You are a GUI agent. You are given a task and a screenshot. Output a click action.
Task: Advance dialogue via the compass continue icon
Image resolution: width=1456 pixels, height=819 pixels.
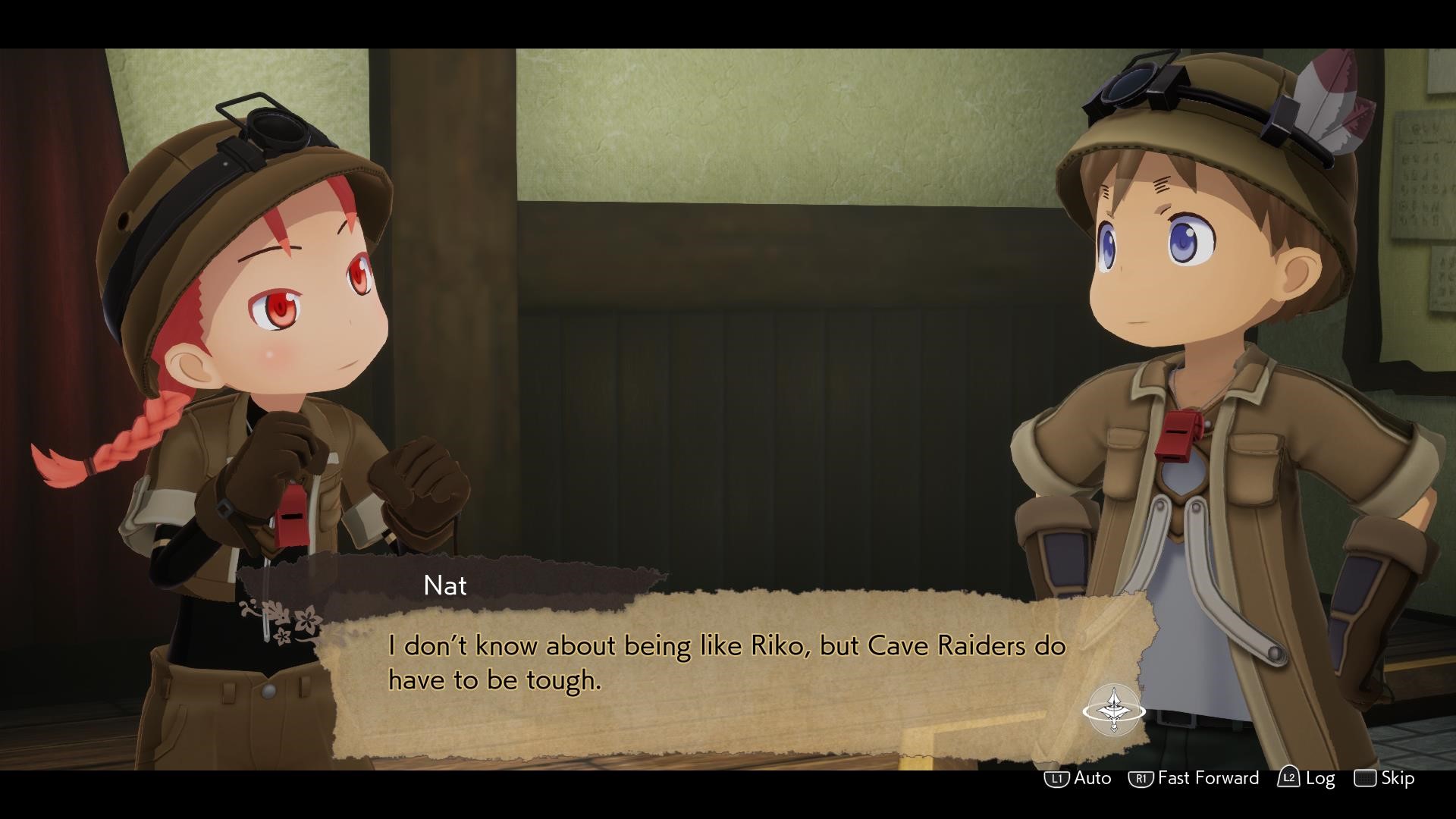(1113, 710)
